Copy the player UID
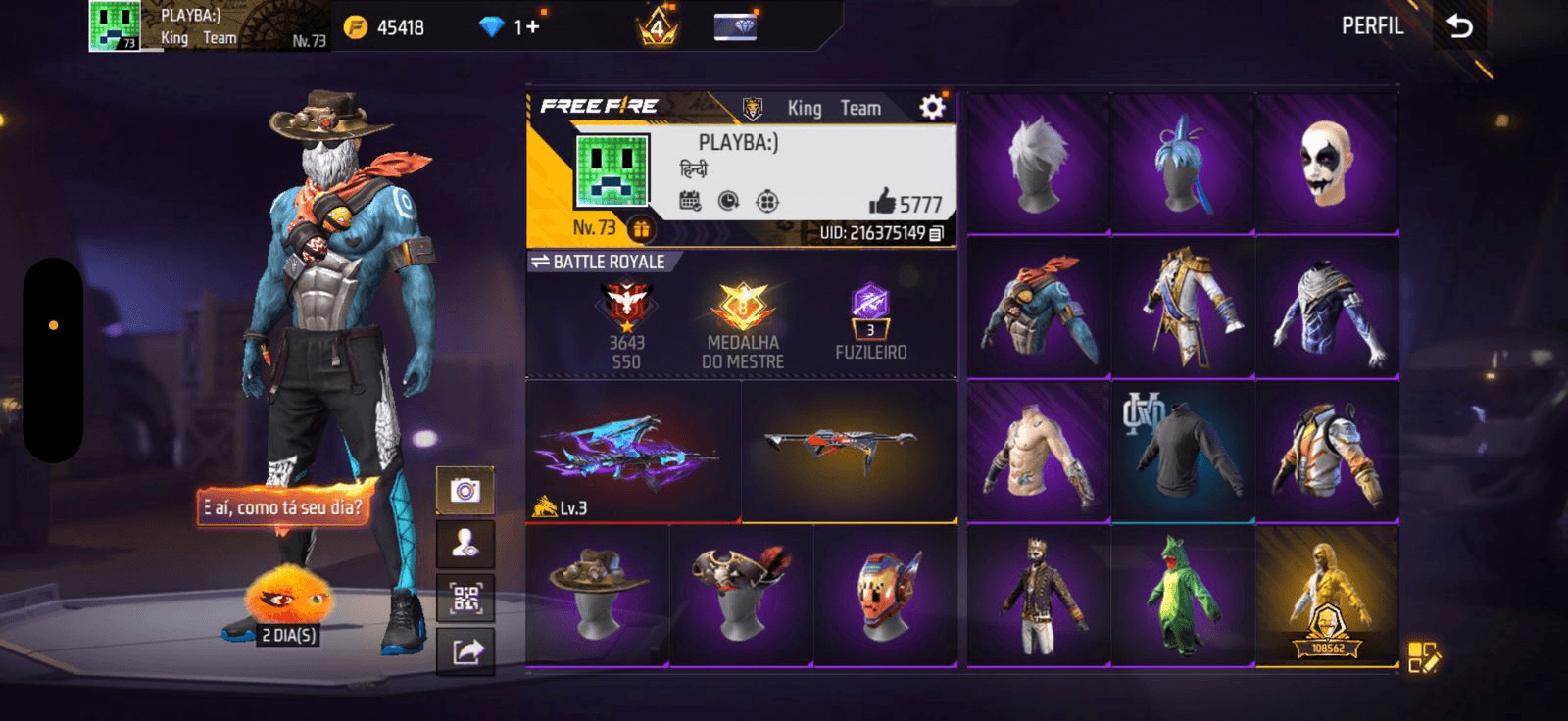Viewport: 1568px width, 721px height. pos(936,233)
